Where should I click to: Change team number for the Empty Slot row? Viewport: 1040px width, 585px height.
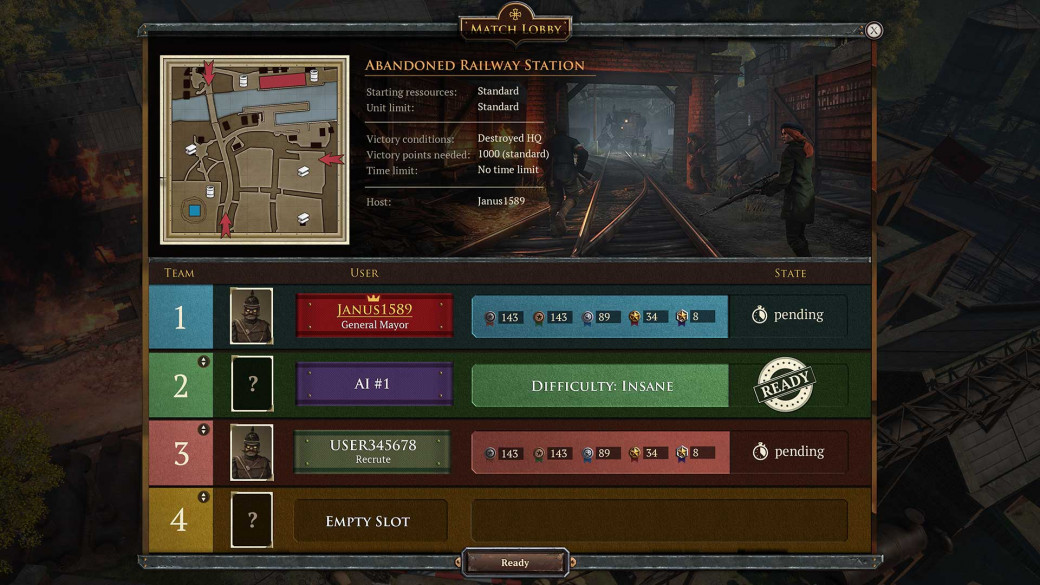(x=204, y=497)
